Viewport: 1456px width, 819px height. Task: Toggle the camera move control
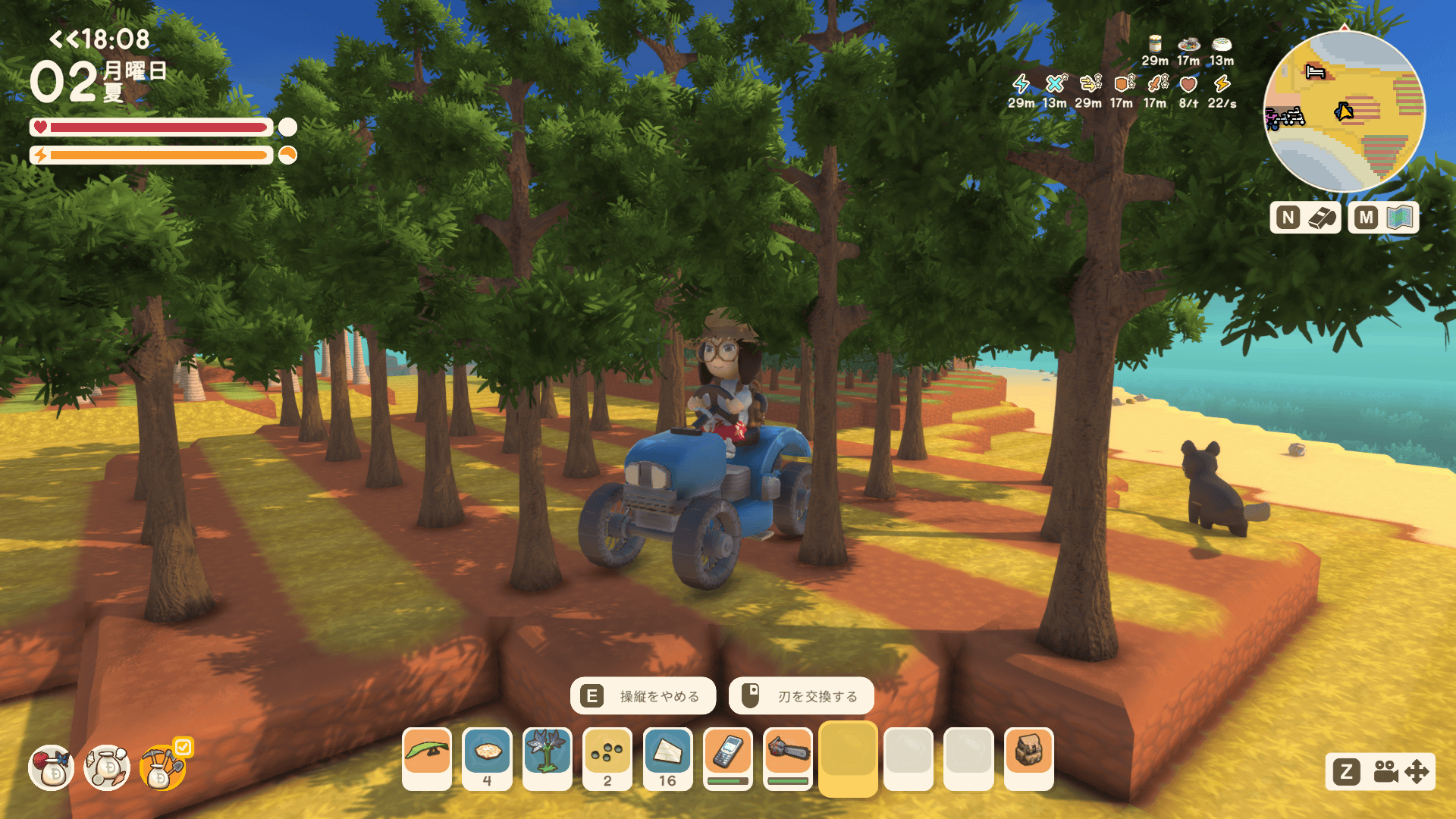click(x=1380, y=772)
